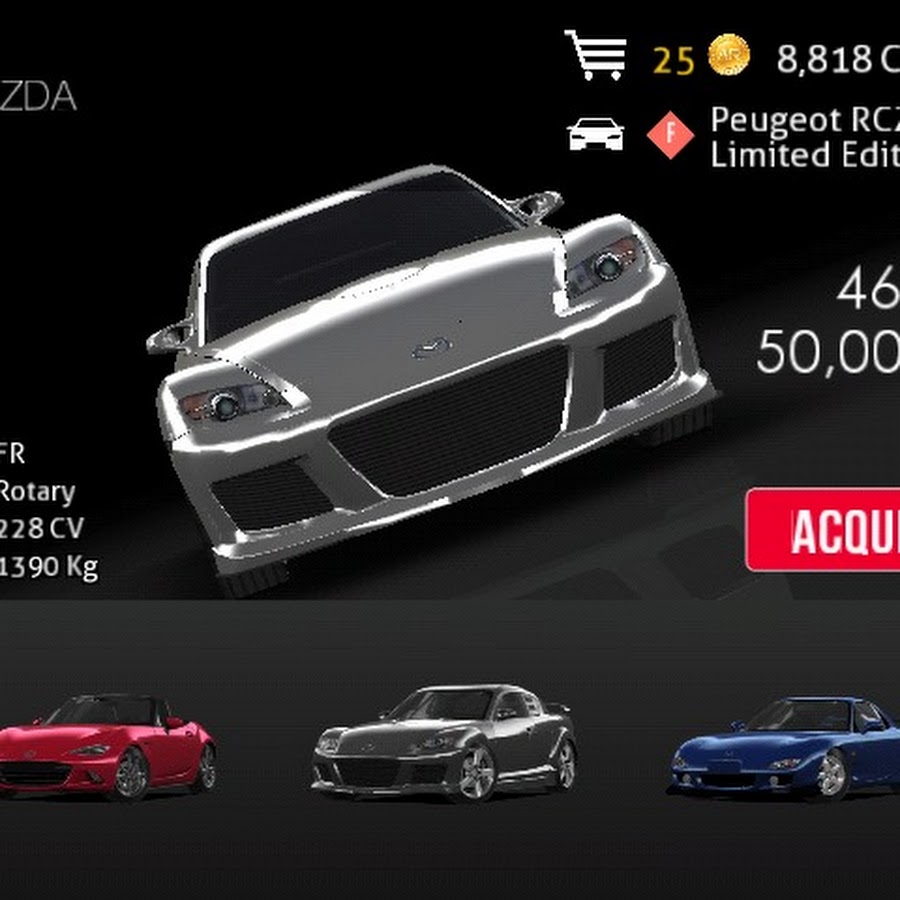Choose the grey Mazda RX-8 thumbnail

445,740
